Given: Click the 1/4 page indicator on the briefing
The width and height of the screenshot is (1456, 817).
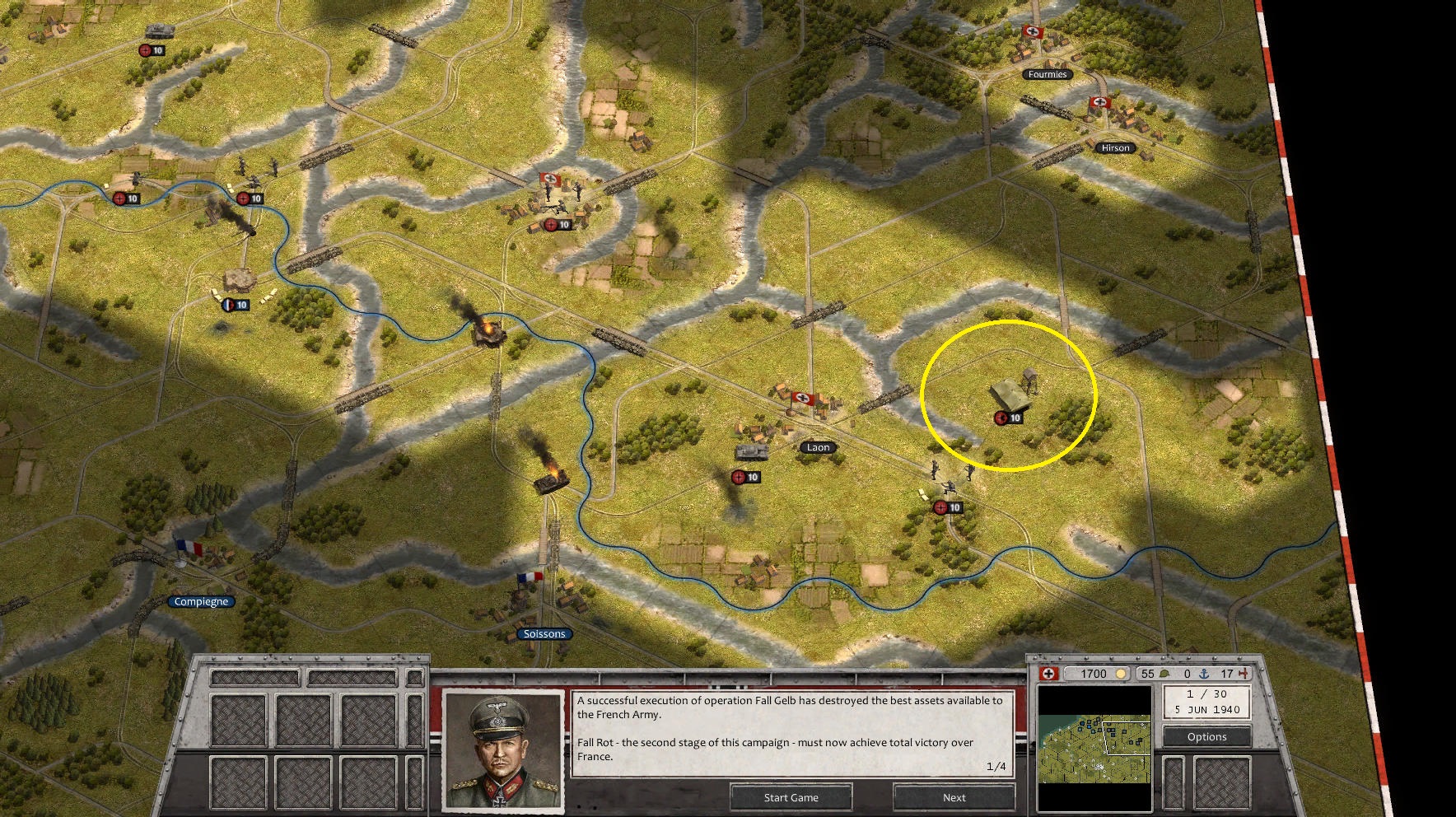Looking at the screenshot, I should pyautogui.click(x=996, y=766).
